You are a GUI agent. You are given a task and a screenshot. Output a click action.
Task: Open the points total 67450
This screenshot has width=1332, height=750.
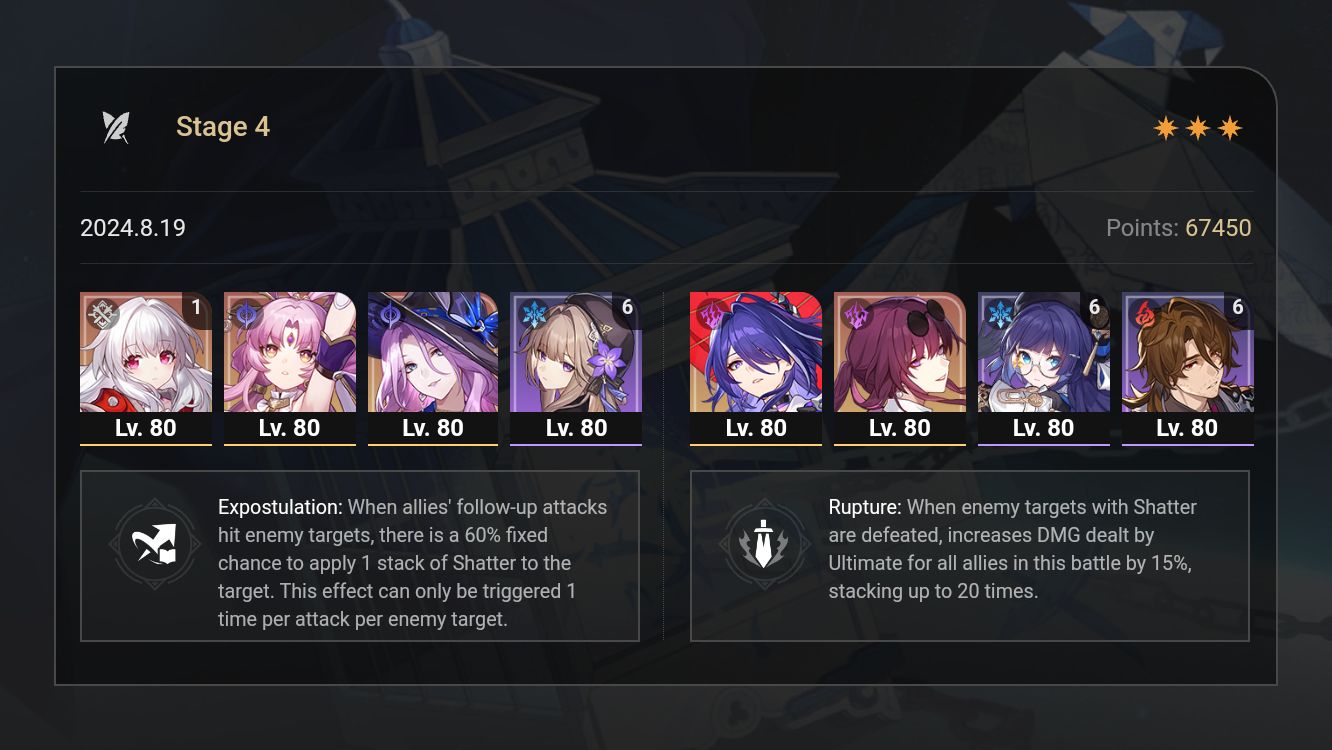[x=1218, y=228]
